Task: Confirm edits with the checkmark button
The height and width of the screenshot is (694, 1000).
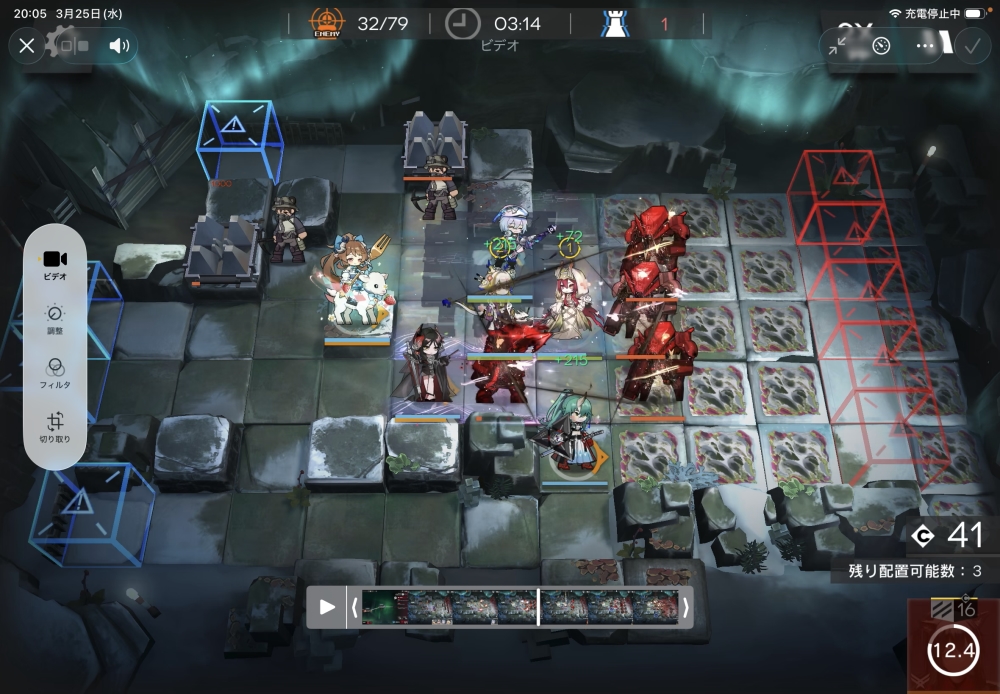Action: [970, 45]
